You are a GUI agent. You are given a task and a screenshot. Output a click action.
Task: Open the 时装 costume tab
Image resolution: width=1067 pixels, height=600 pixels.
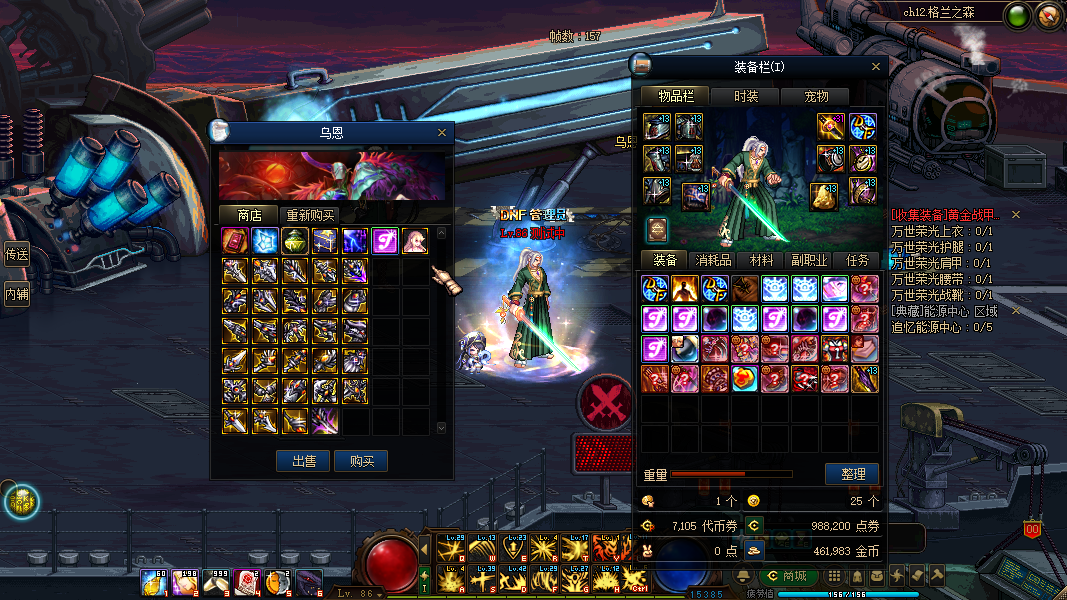tap(745, 96)
